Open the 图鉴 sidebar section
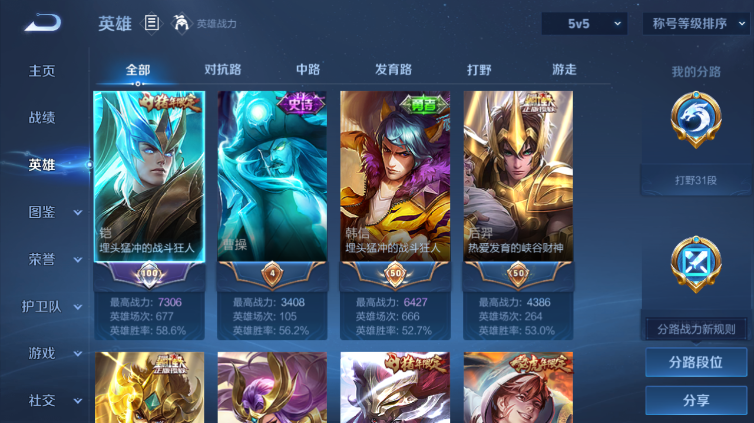The height and width of the screenshot is (423, 754). pos(42,212)
